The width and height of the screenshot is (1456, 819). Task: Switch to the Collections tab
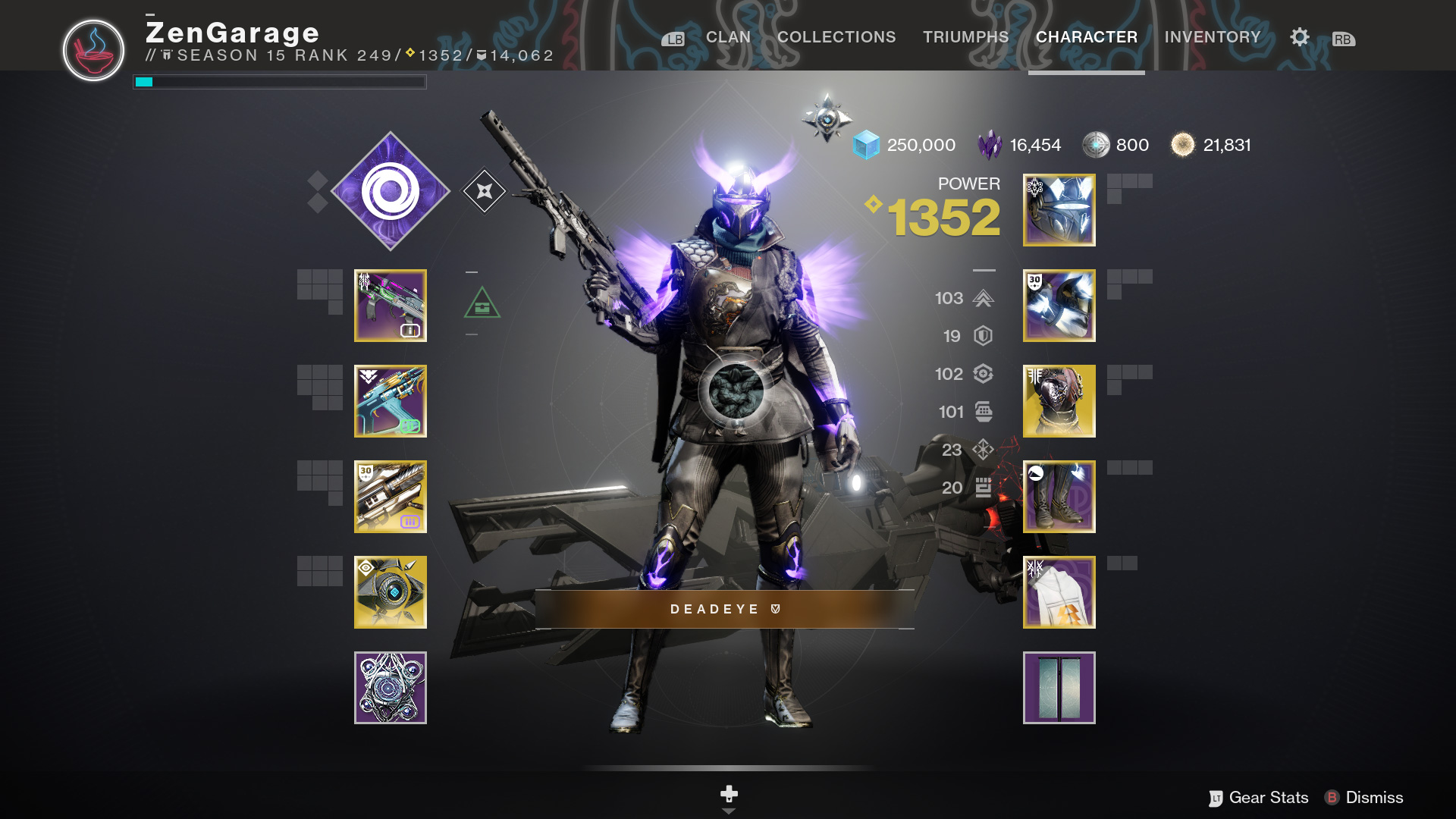[x=836, y=37]
